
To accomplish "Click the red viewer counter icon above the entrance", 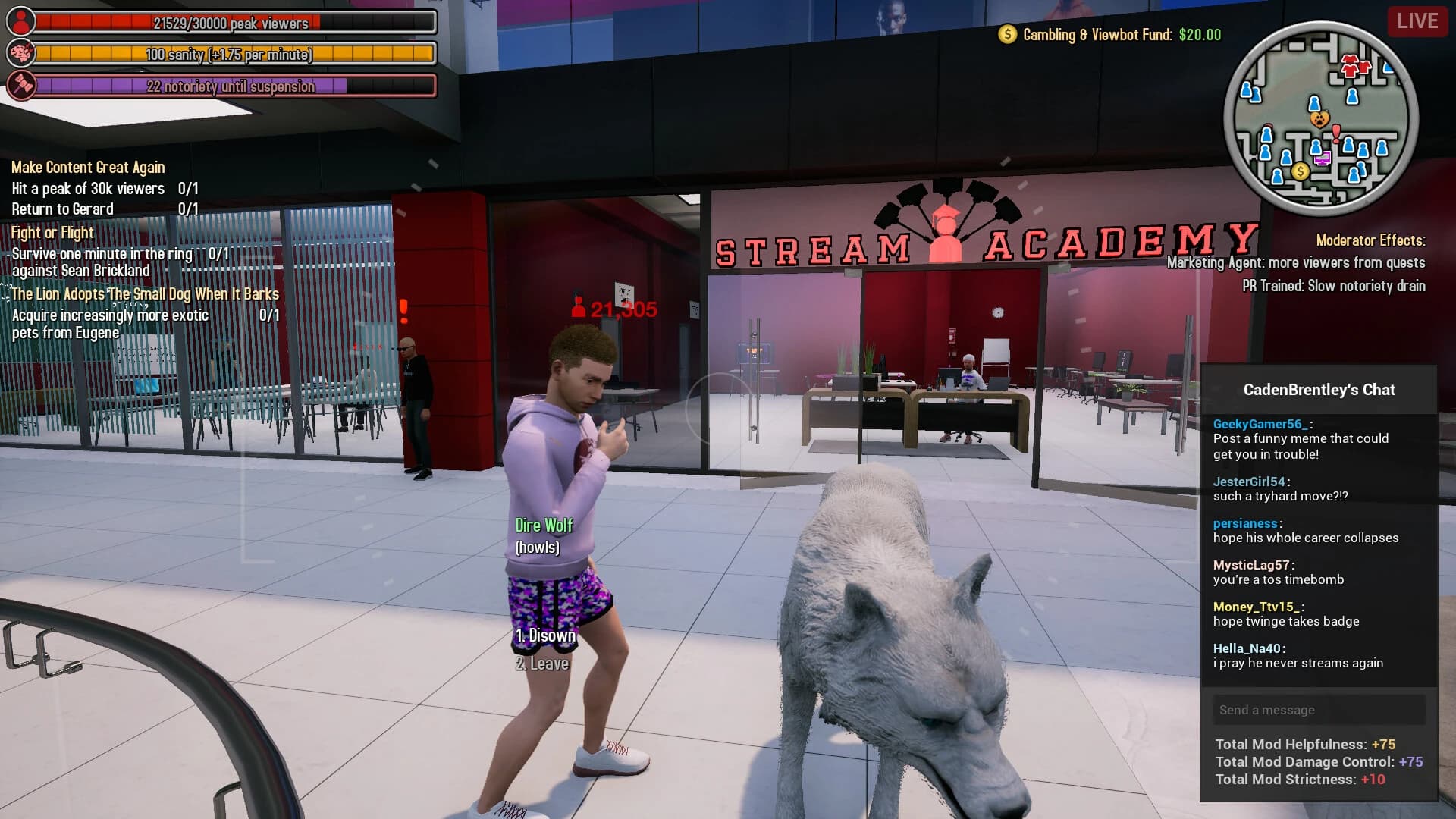I will pyautogui.click(x=578, y=308).
